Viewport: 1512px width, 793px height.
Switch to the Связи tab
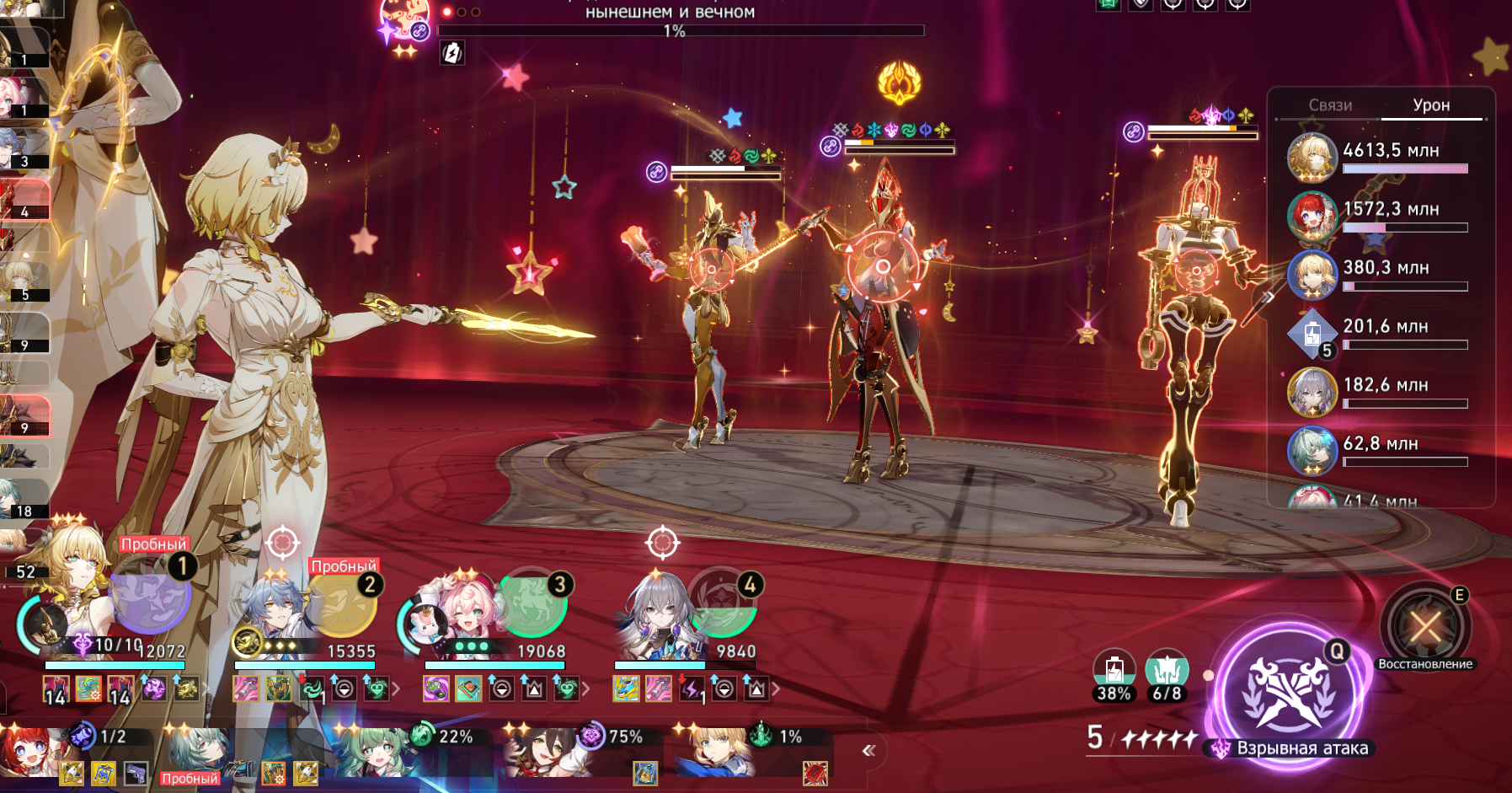tap(1329, 105)
